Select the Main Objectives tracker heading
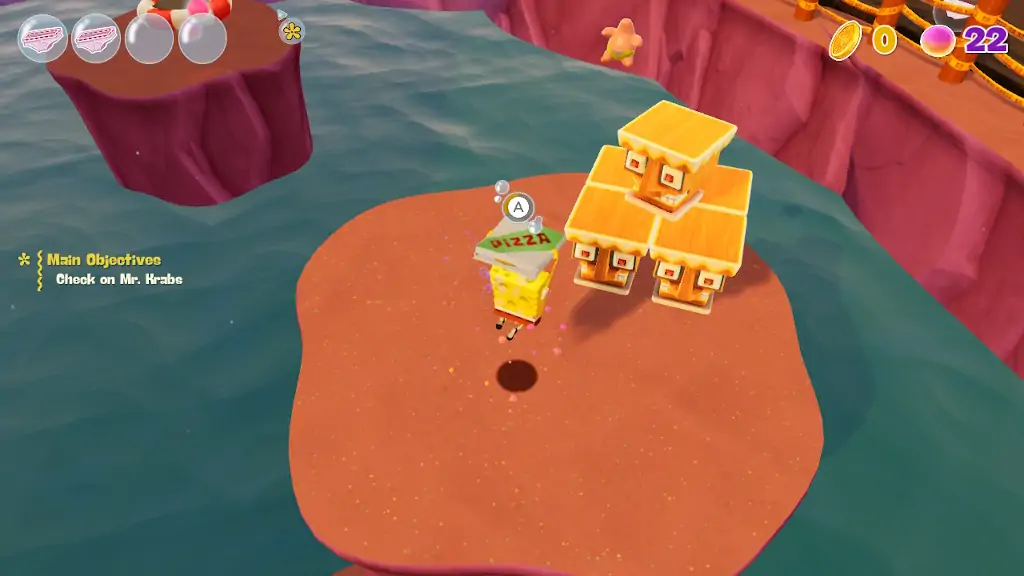 coord(103,260)
